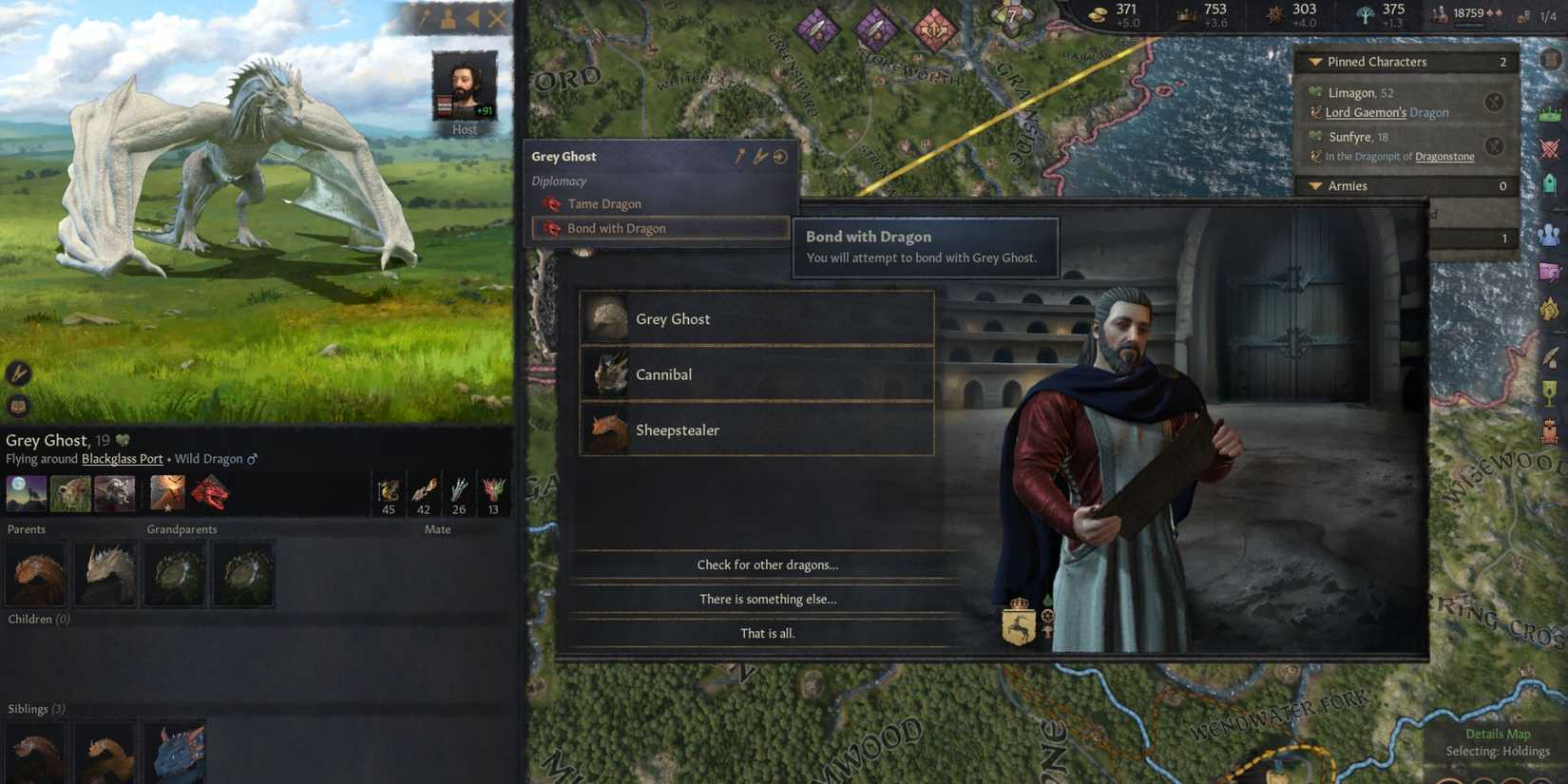The height and width of the screenshot is (784, 1568).
Task: Click the Host character portrait
Action: [x=464, y=87]
